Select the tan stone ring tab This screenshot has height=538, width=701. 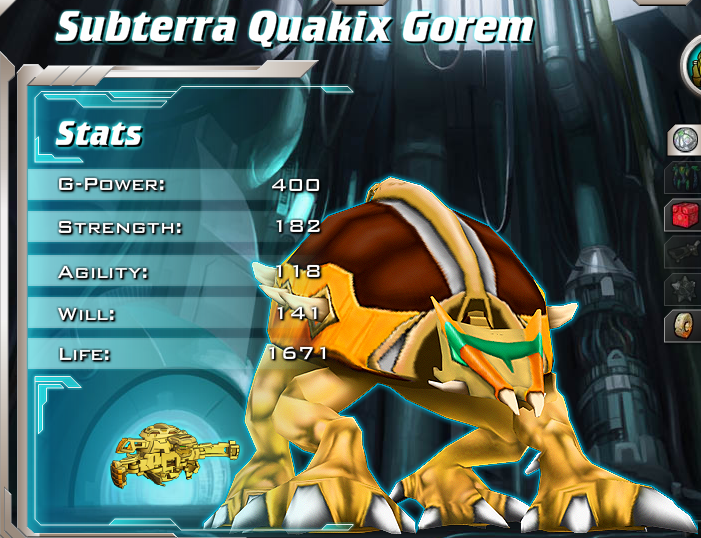tap(686, 325)
